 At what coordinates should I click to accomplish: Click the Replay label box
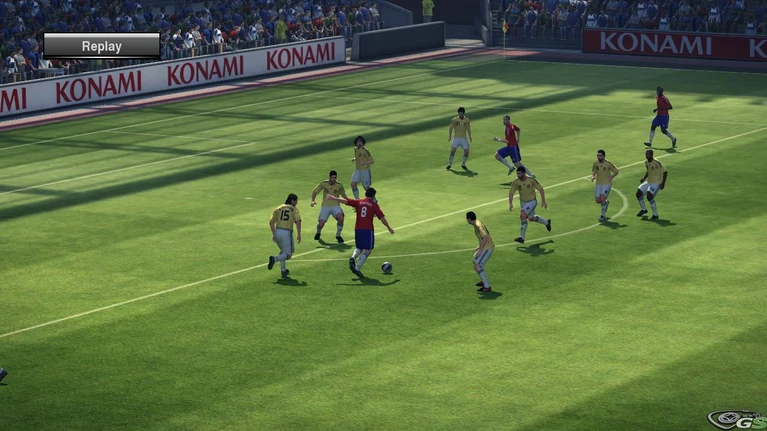tap(101, 46)
